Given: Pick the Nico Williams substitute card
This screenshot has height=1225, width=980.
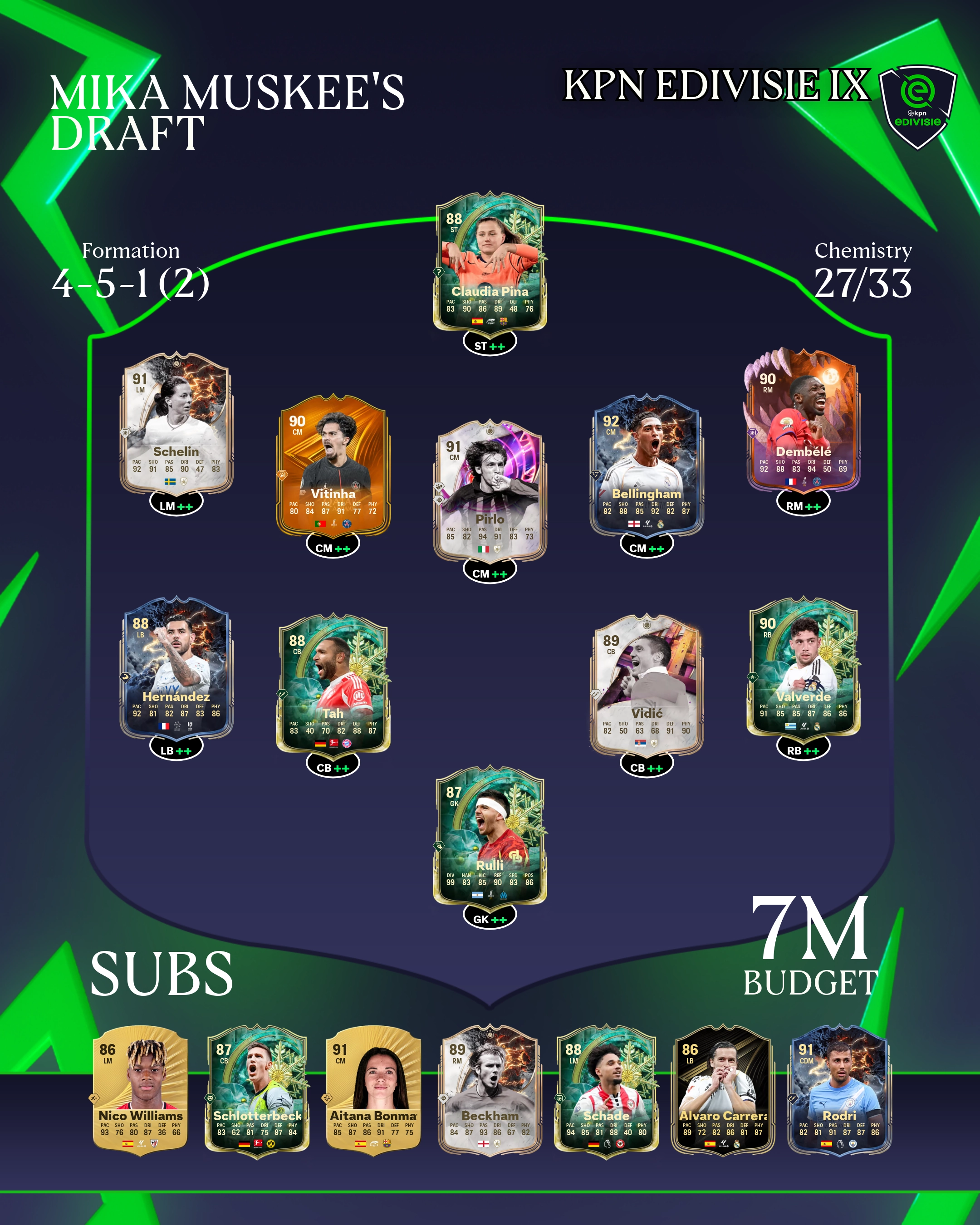Looking at the screenshot, I should click(140, 1090).
